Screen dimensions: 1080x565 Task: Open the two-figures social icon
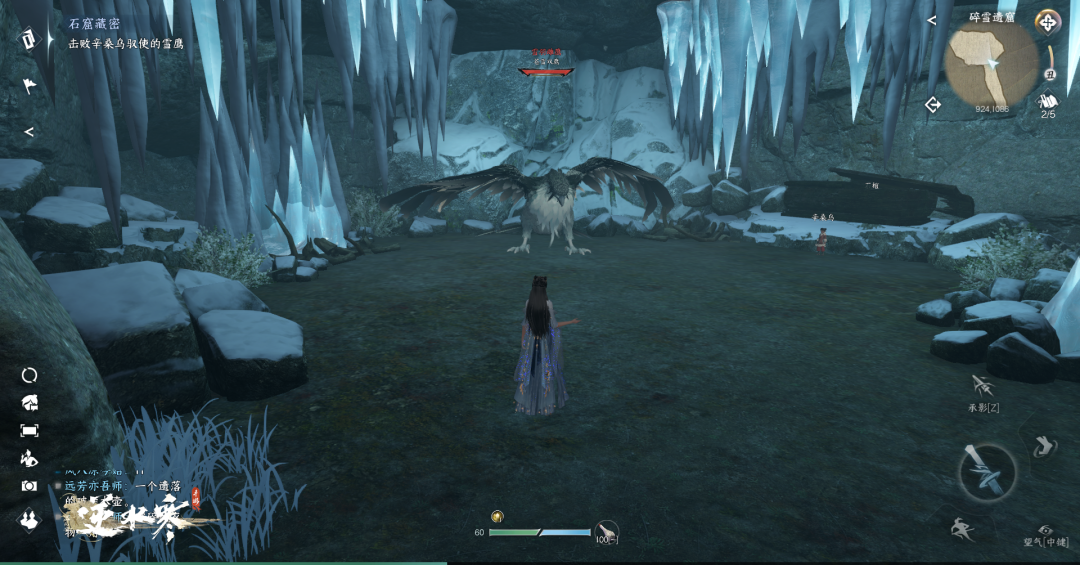tap(30, 519)
